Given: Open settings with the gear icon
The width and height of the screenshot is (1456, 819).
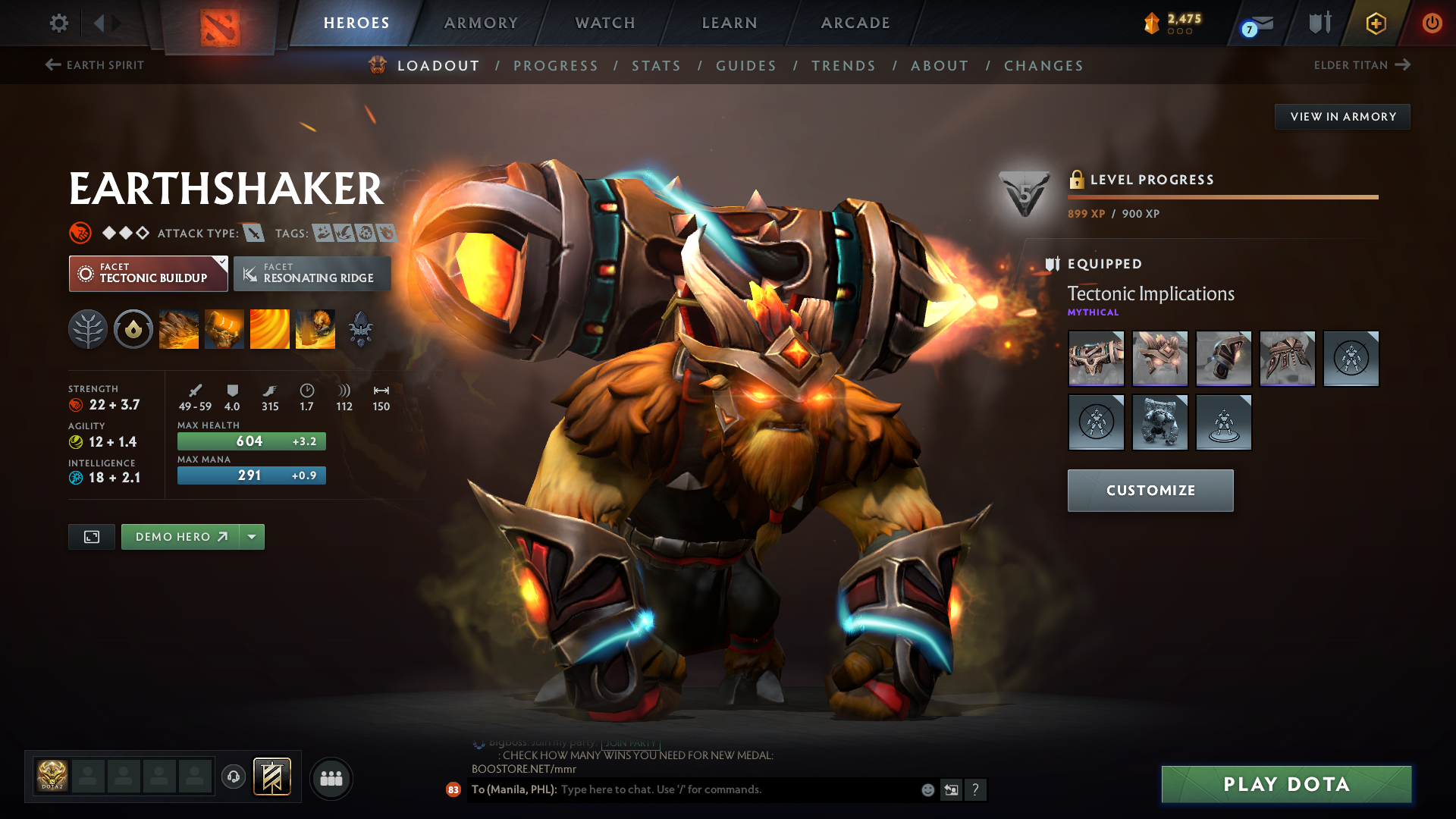Looking at the screenshot, I should click(x=58, y=23).
